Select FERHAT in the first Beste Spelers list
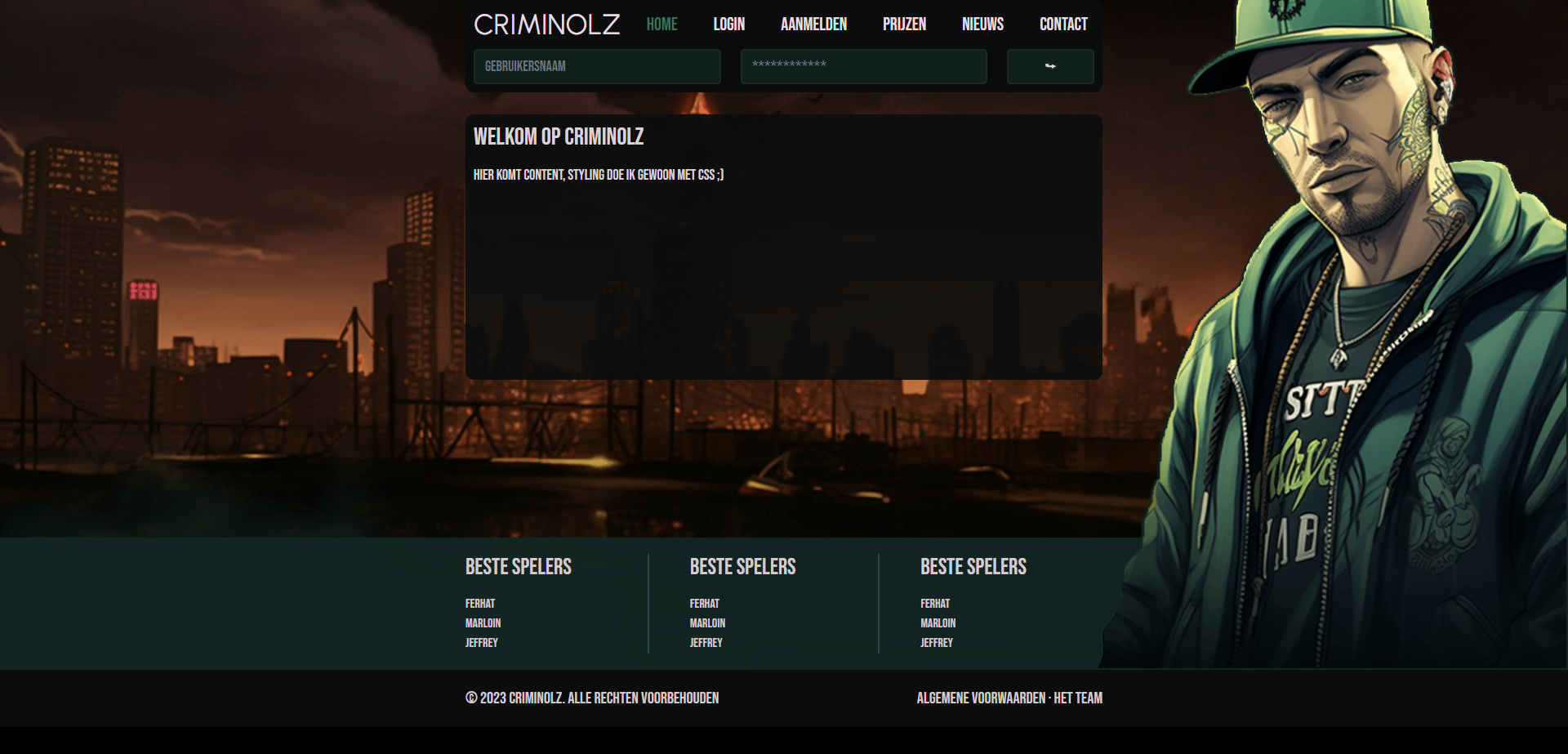 [480, 604]
